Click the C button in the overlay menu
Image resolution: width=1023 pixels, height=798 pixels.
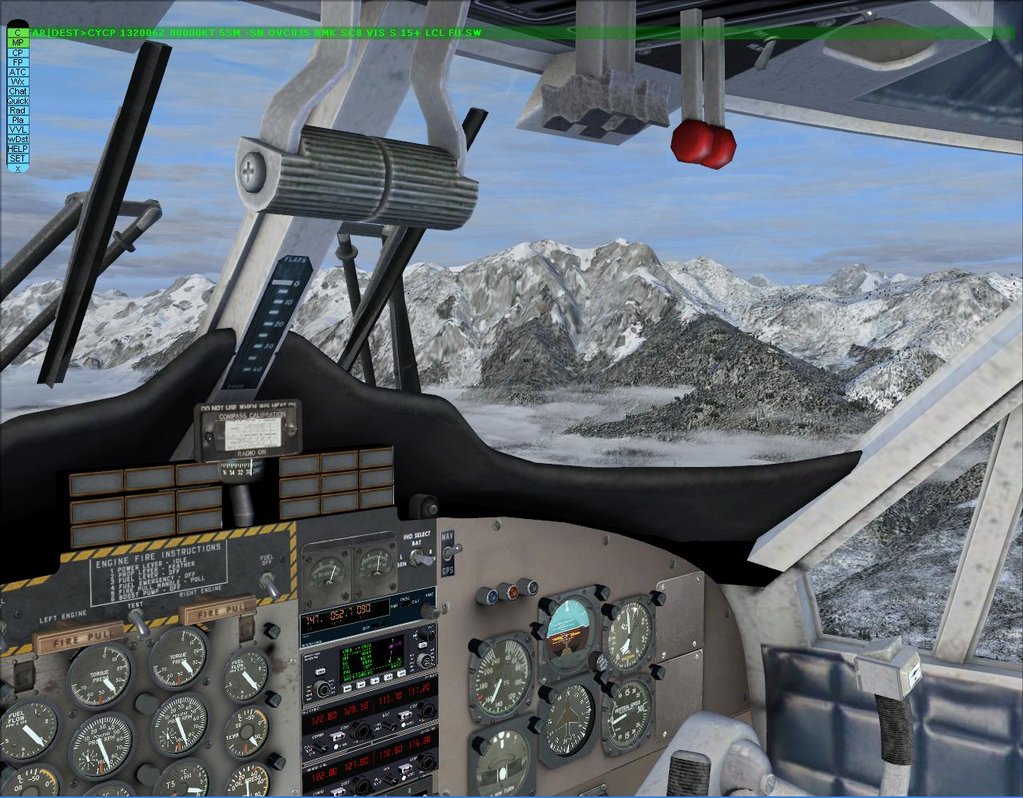[x=17, y=33]
